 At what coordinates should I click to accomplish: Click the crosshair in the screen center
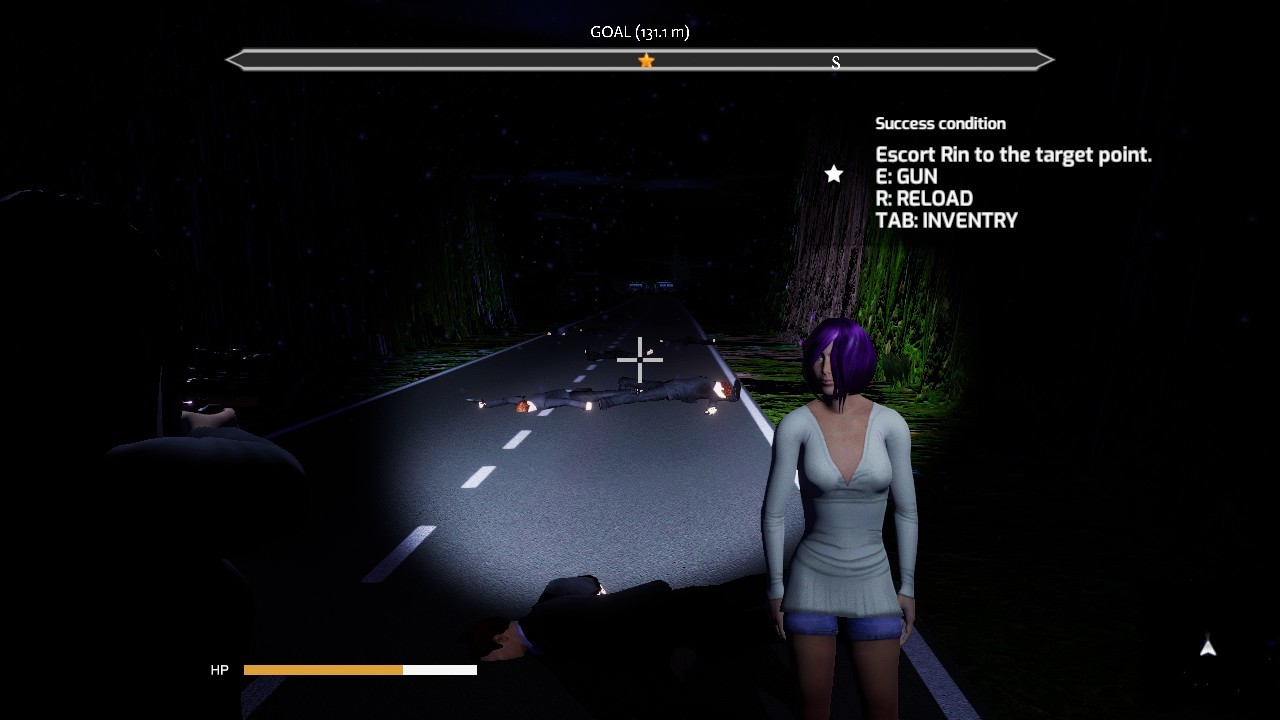click(639, 359)
